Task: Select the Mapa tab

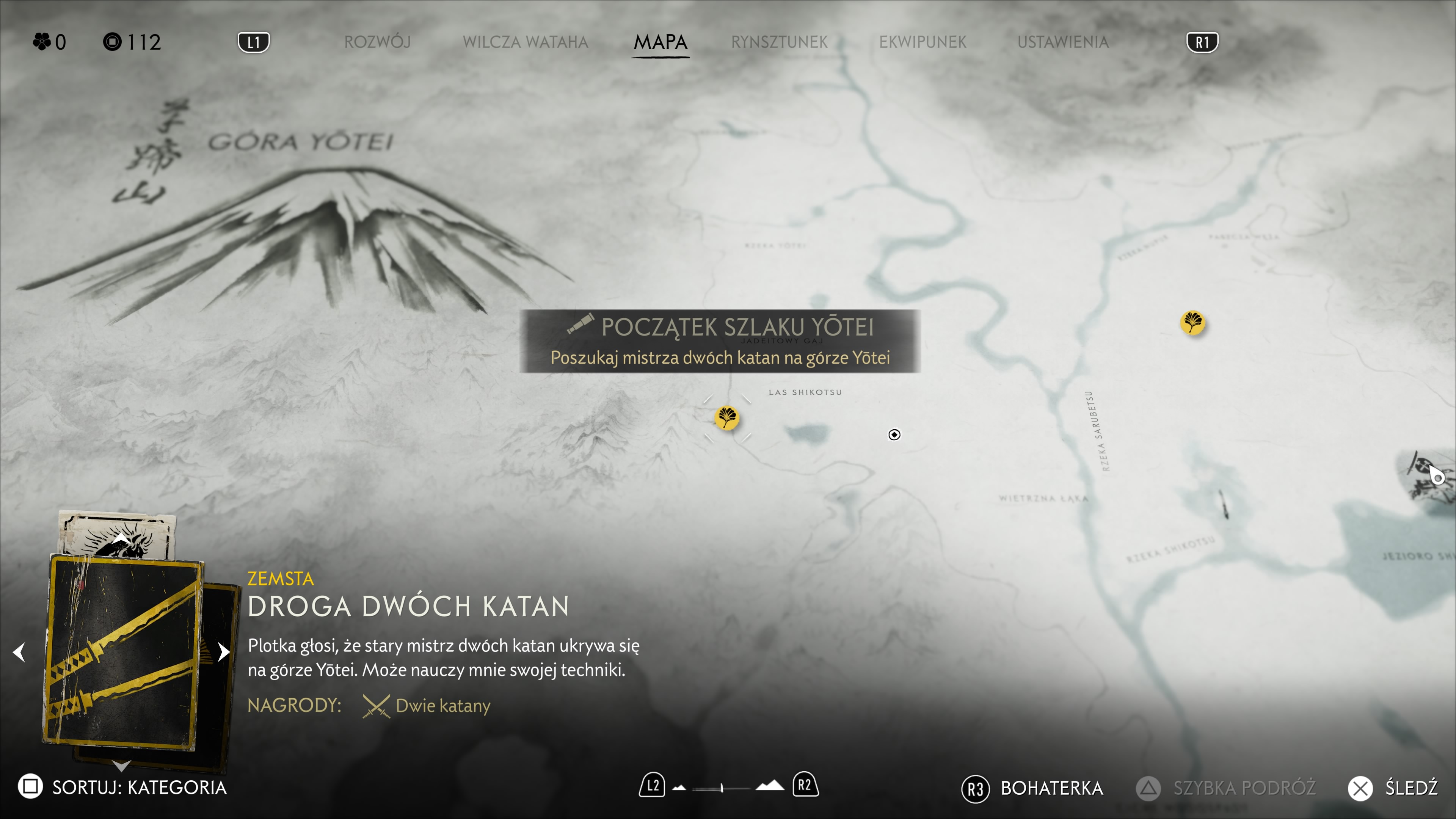Action: (660, 42)
